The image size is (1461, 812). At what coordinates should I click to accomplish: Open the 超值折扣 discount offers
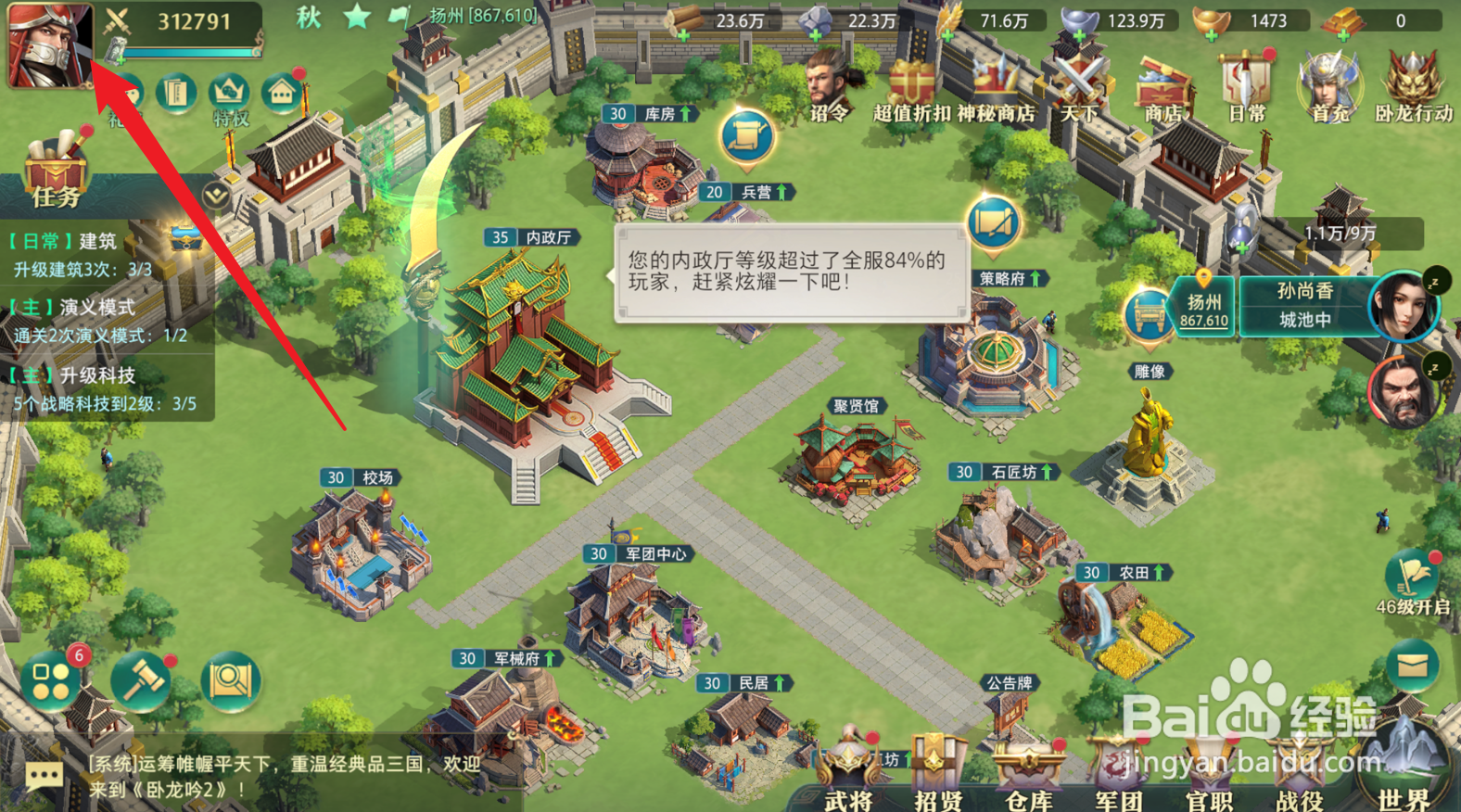coord(910,83)
